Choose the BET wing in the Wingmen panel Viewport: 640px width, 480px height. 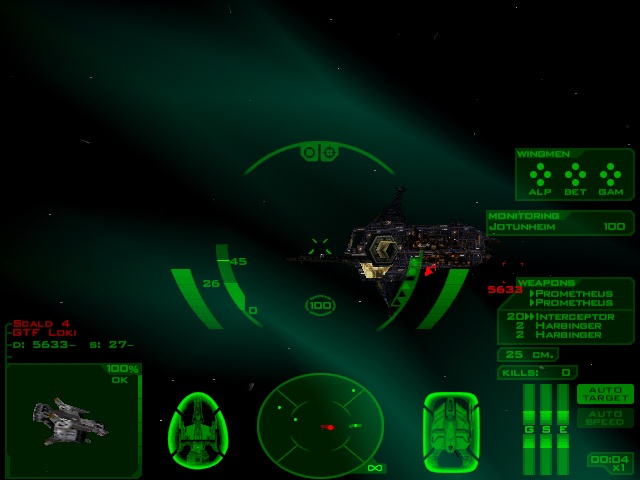(x=575, y=178)
